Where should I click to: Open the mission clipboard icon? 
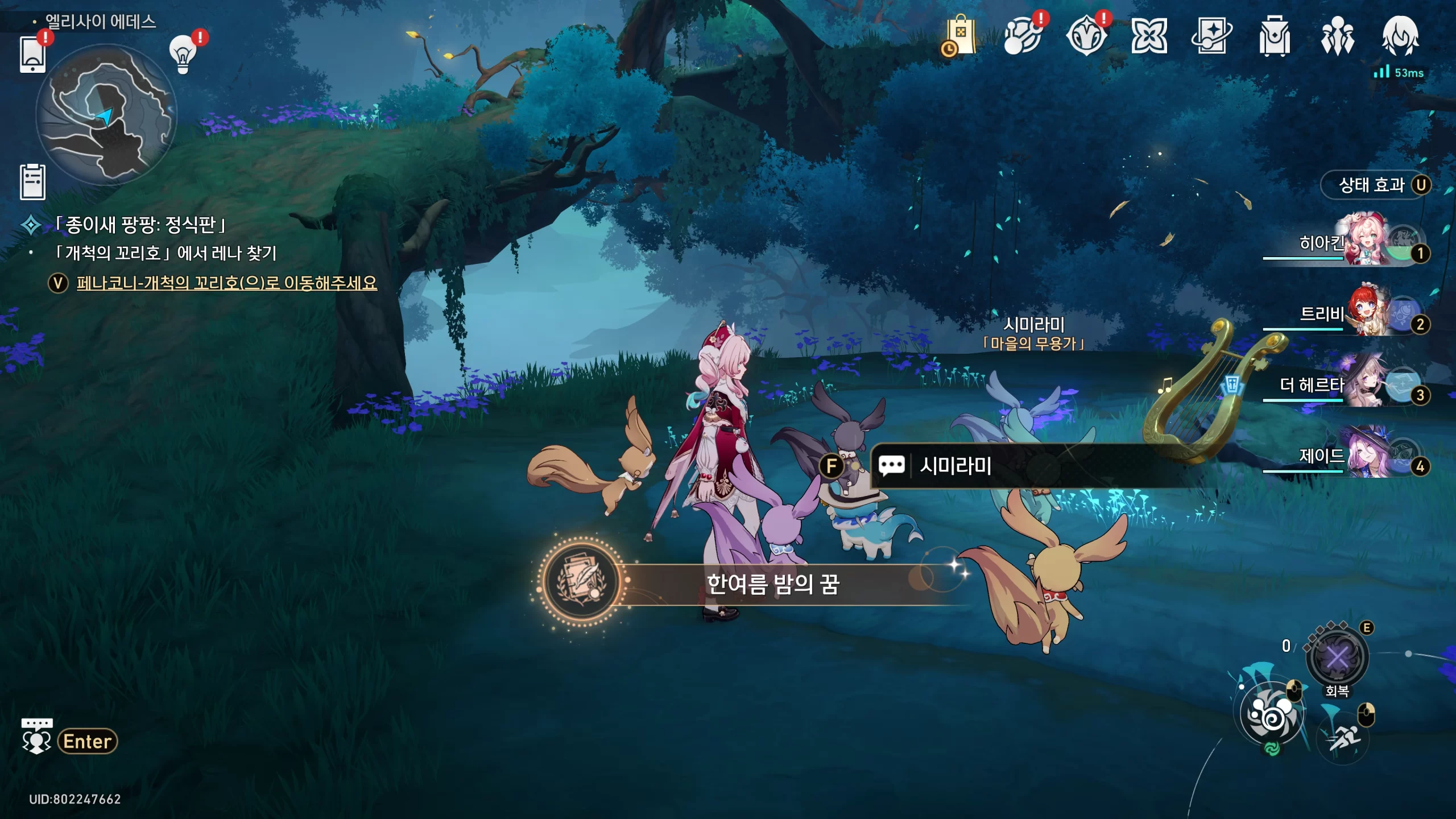click(x=32, y=183)
